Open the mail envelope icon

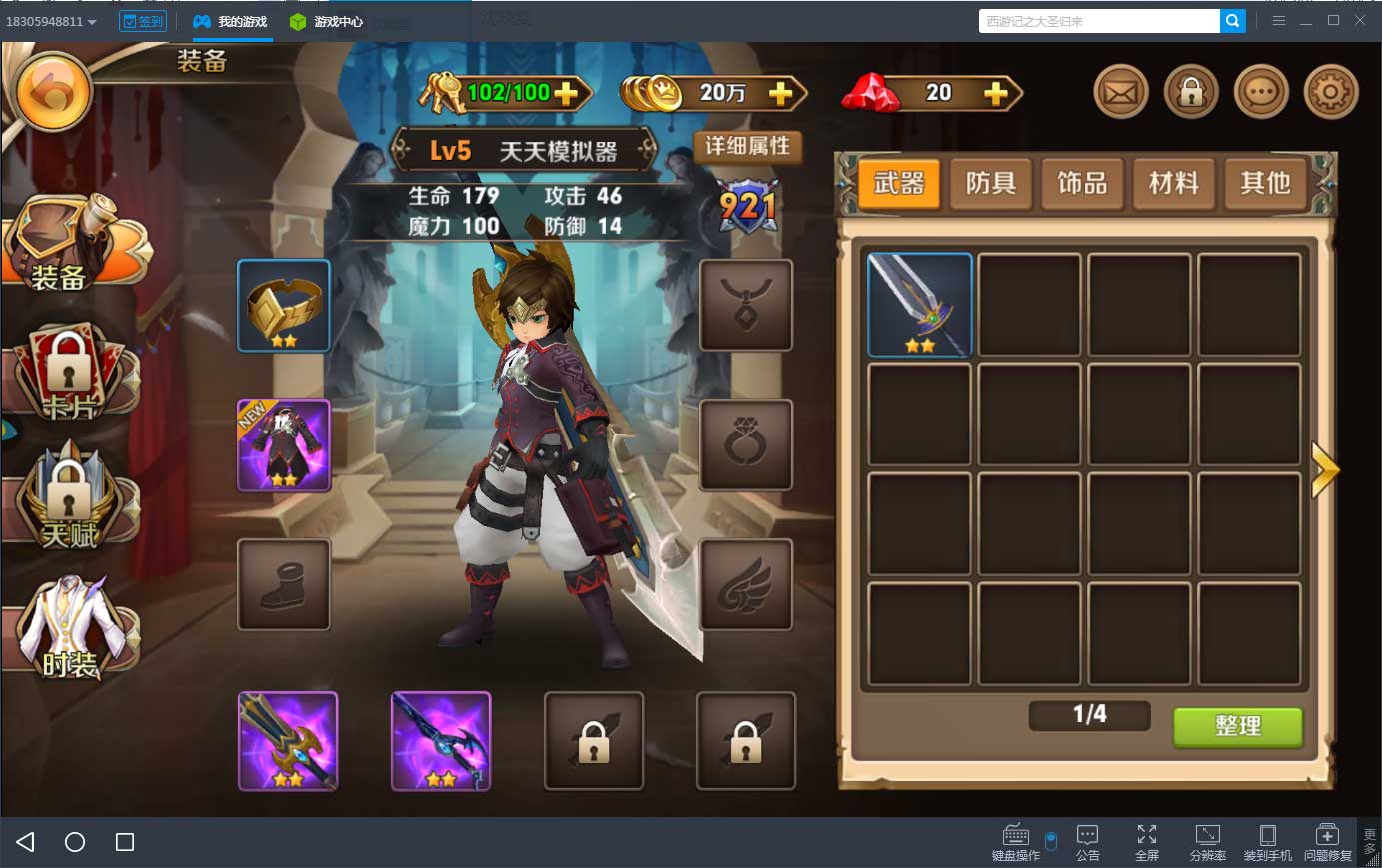tap(1120, 93)
